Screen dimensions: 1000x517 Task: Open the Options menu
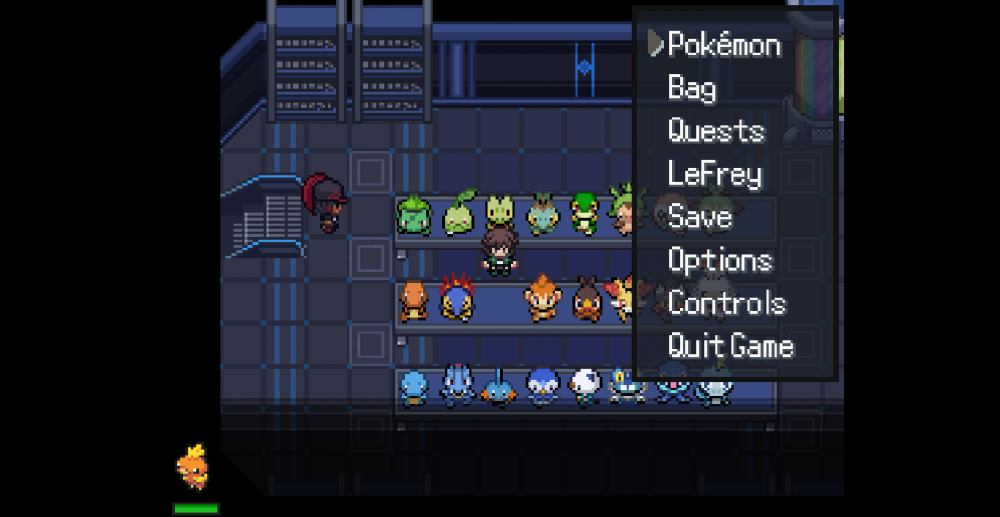click(x=720, y=260)
